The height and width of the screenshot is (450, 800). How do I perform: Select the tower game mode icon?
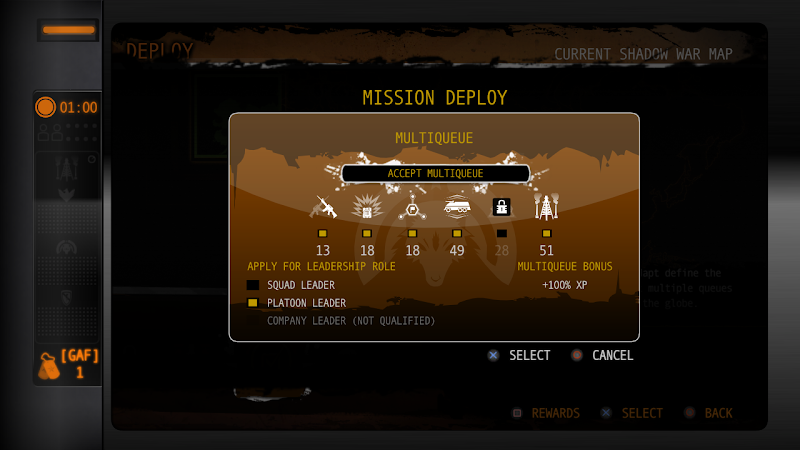(546, 207)
